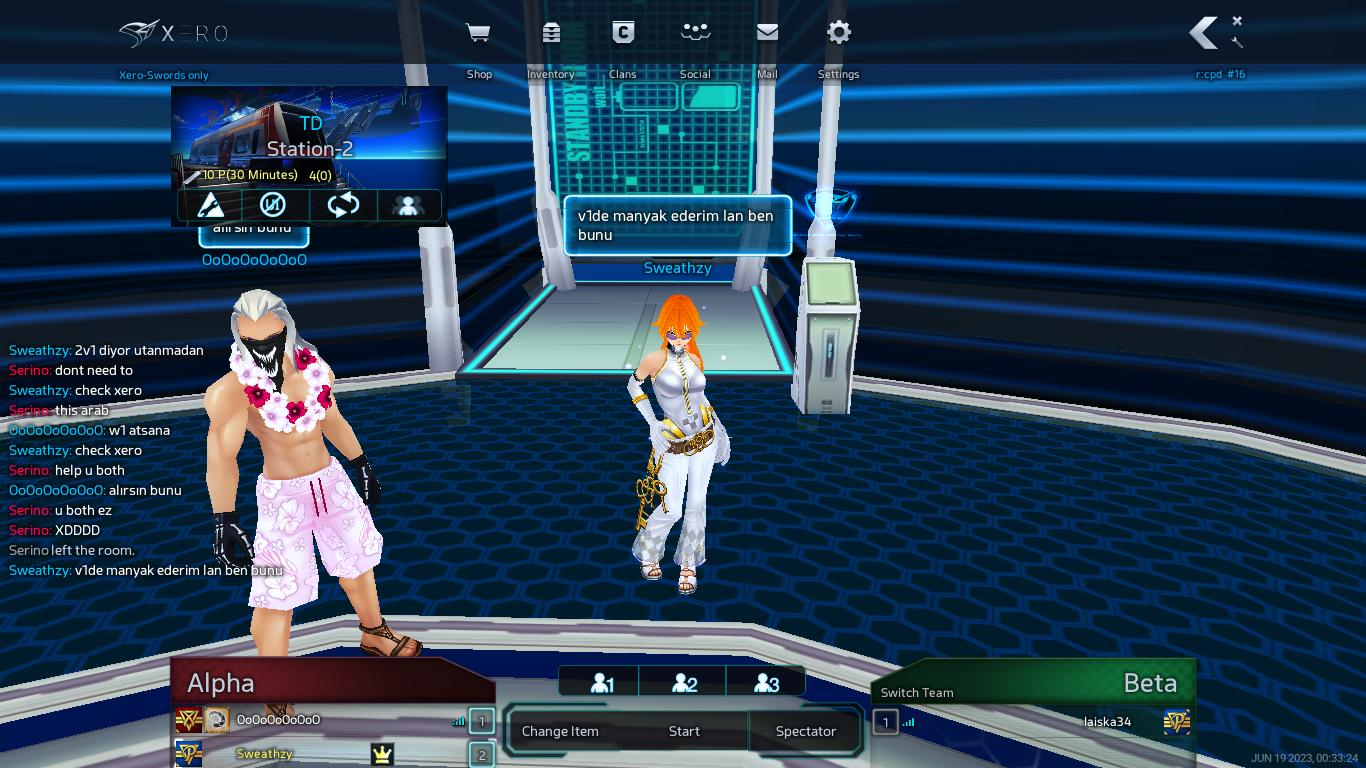Go back with the large arrow
Viewport: 1366px width, 768px height.
point(1203,33)
